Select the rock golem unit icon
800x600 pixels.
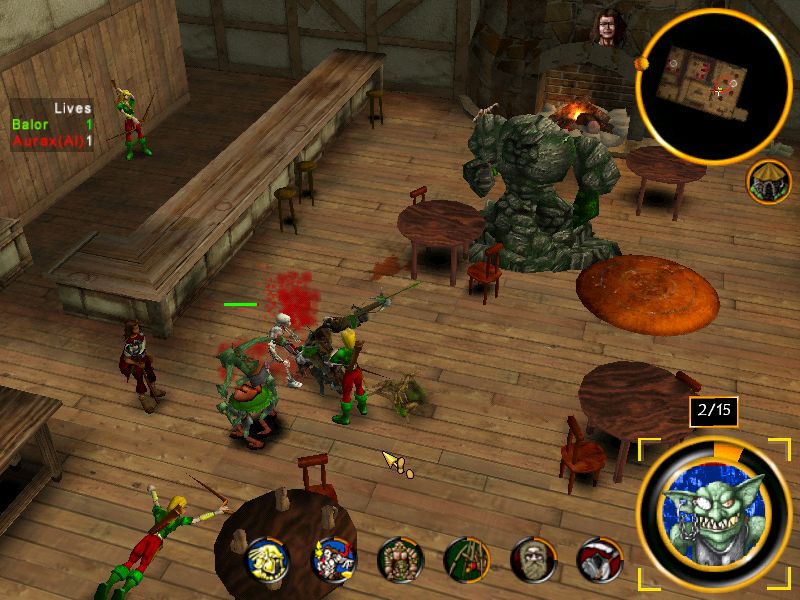tap(399, 560)
